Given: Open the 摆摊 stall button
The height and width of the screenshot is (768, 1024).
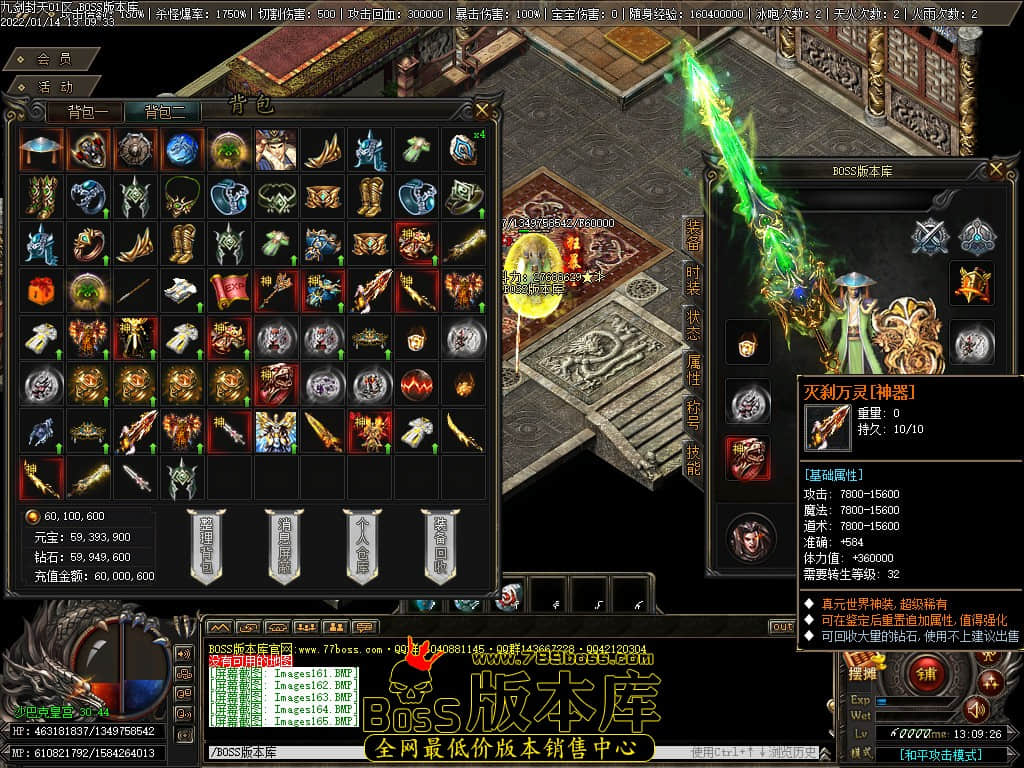Looking at the screenshot, I should (x=862, y=673).
